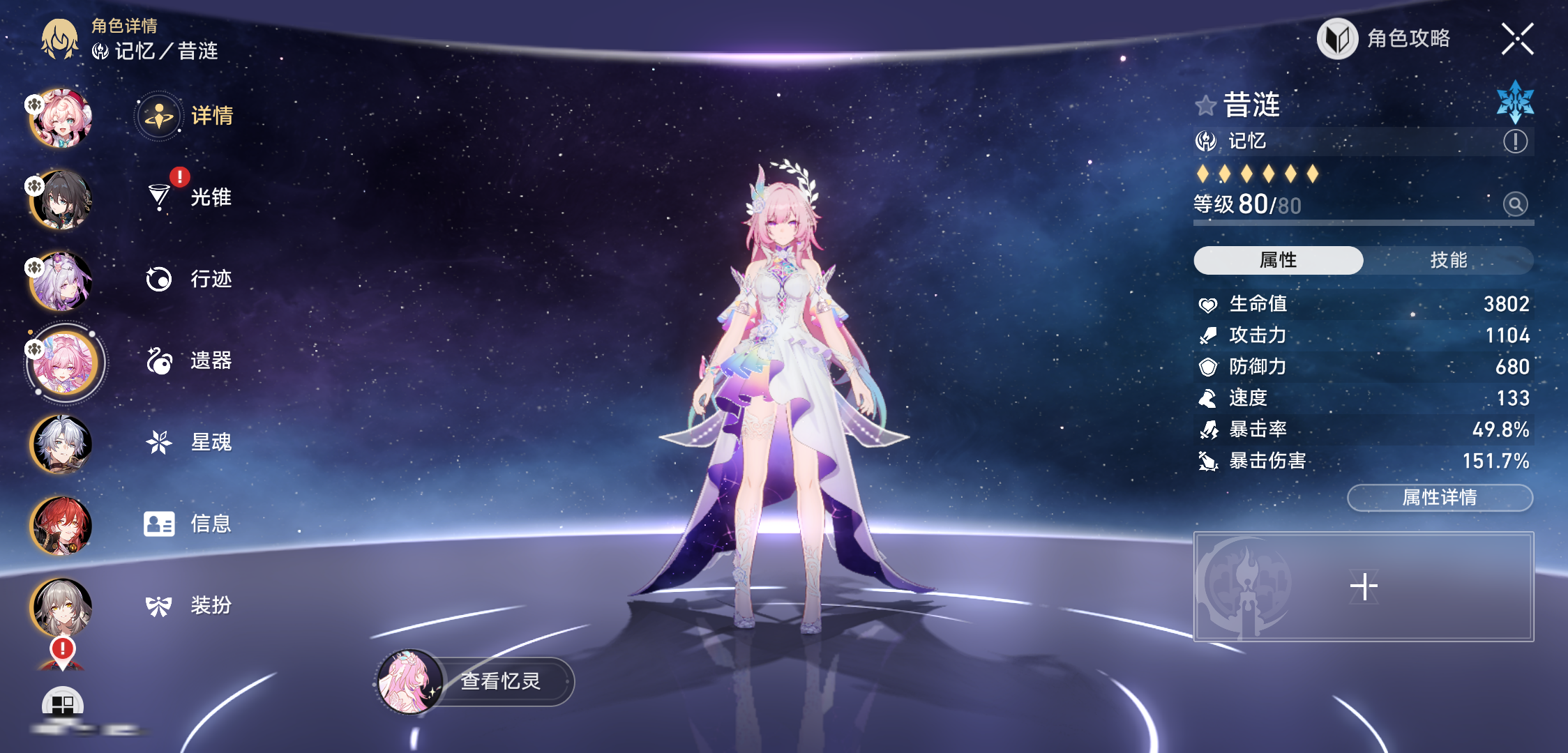Click the 属性详情 attribute details button

(1440, 497)
